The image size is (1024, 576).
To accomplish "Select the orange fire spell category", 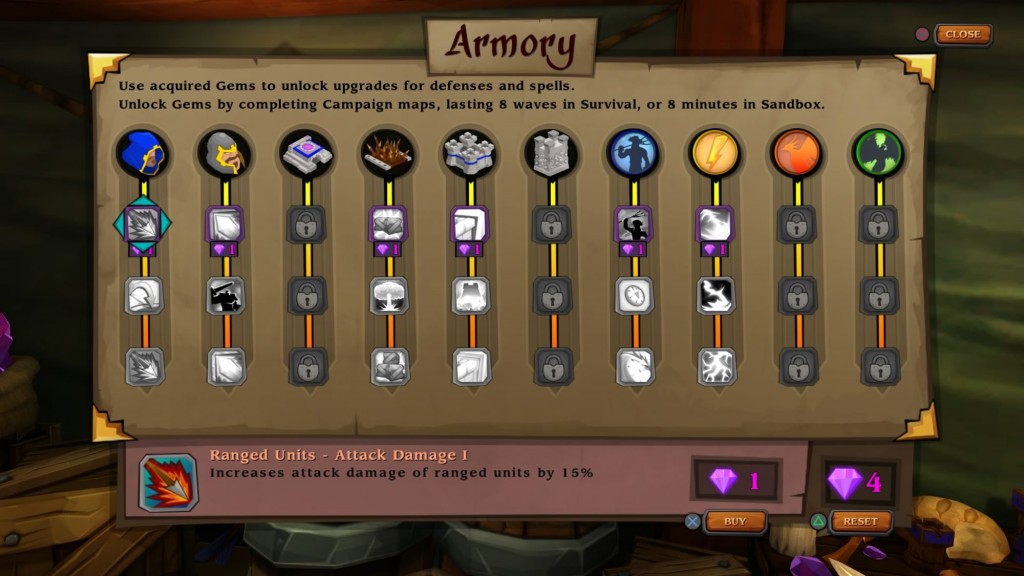I will (797, 153).
